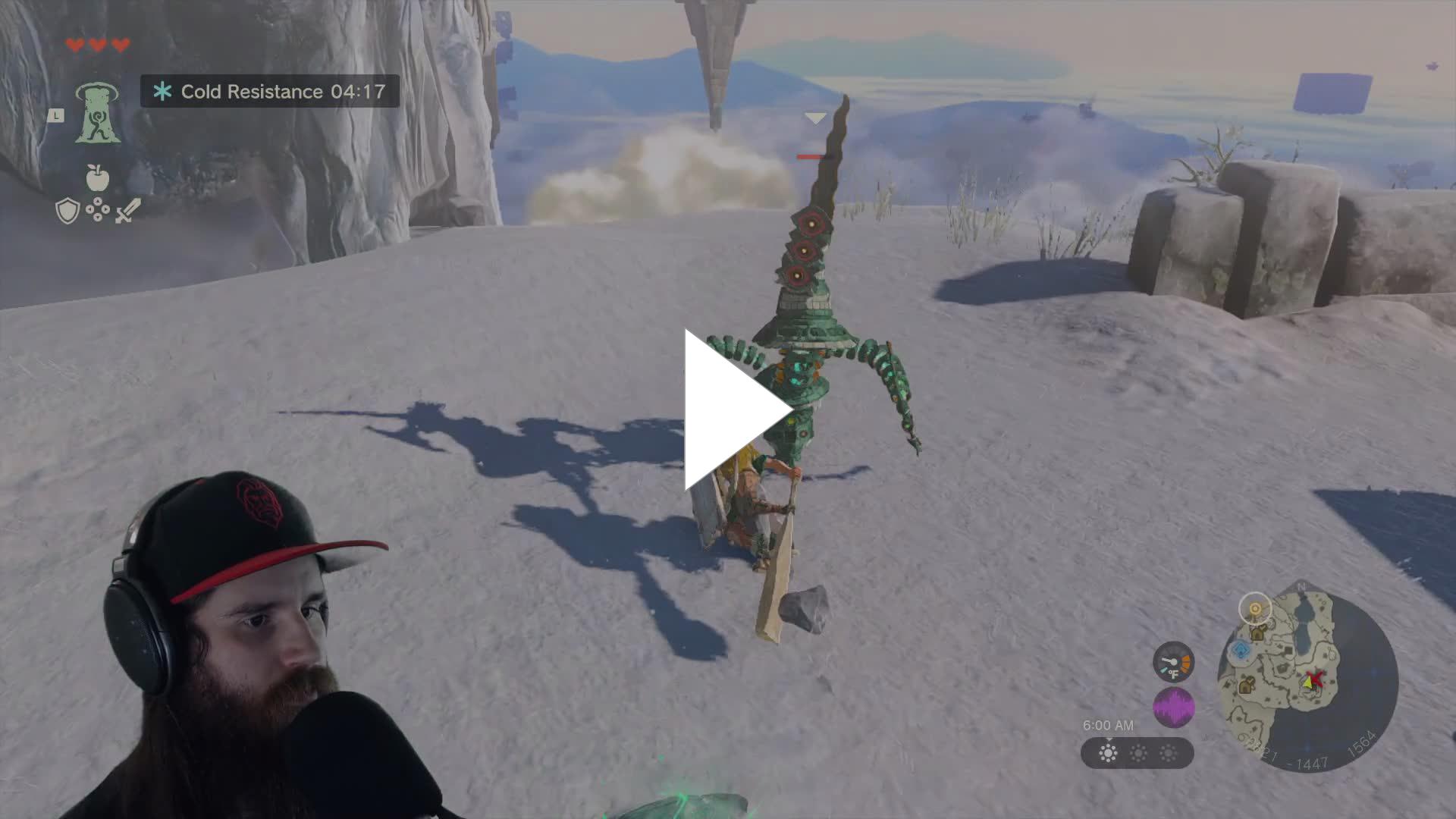Open the sword weapon quick-select icon
The height and width of the screenshot is (819, 1456).
tap(127, 211)
